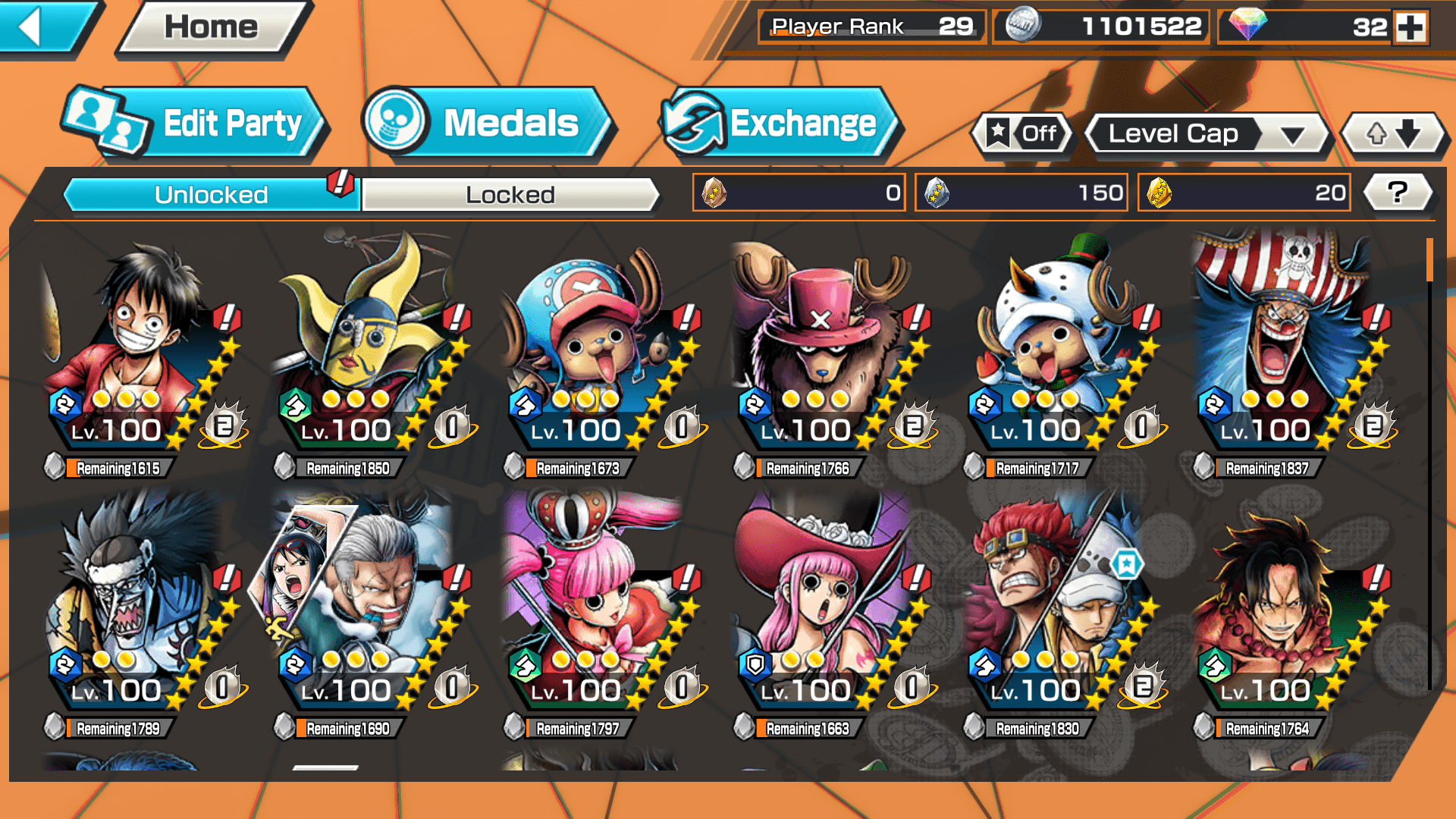This screenshot has width=1456, height=819.
Task: Select the Luffy character card
Action: [x=144, y=349]
